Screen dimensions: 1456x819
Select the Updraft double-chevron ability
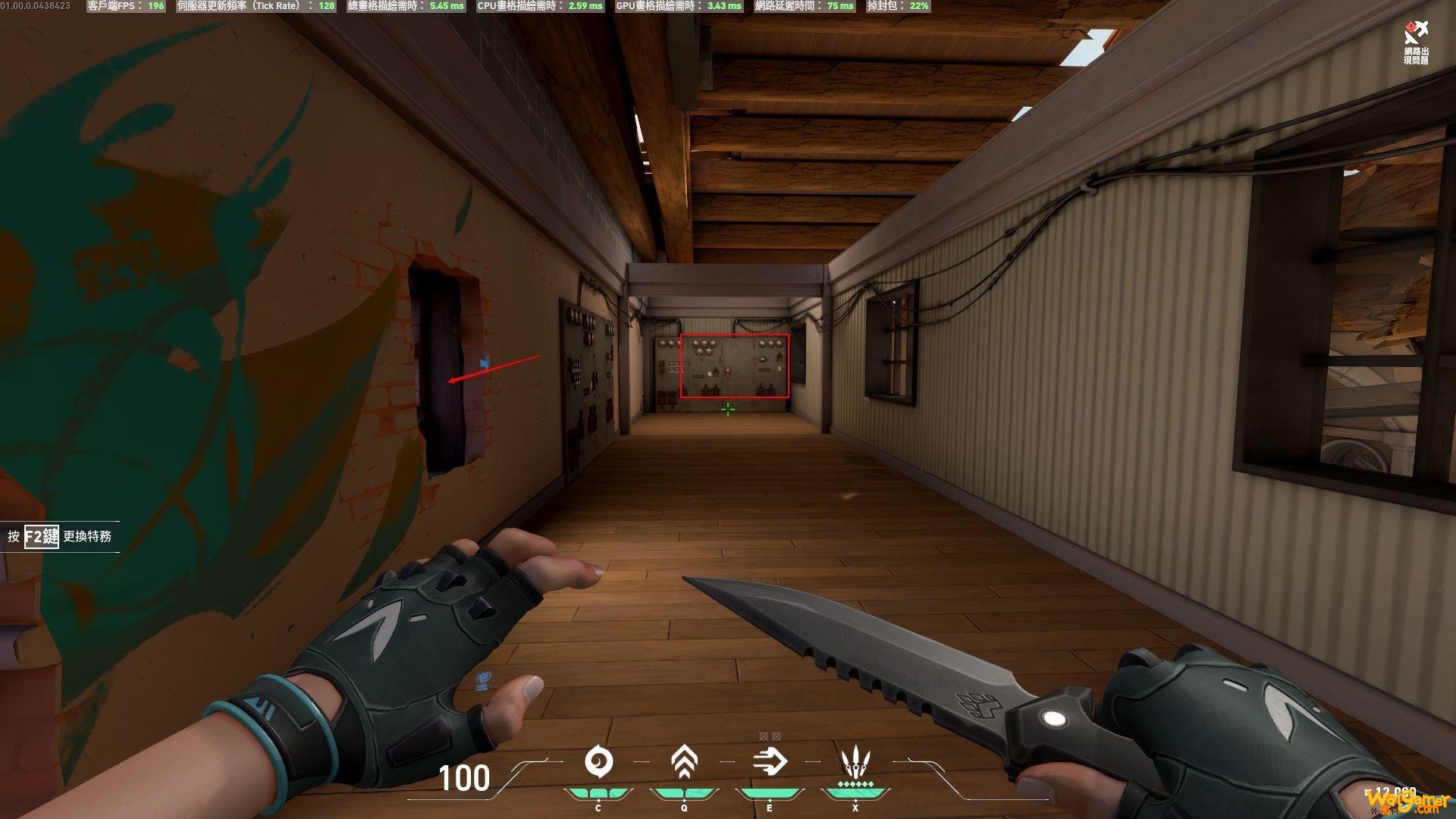coord(684,761)
